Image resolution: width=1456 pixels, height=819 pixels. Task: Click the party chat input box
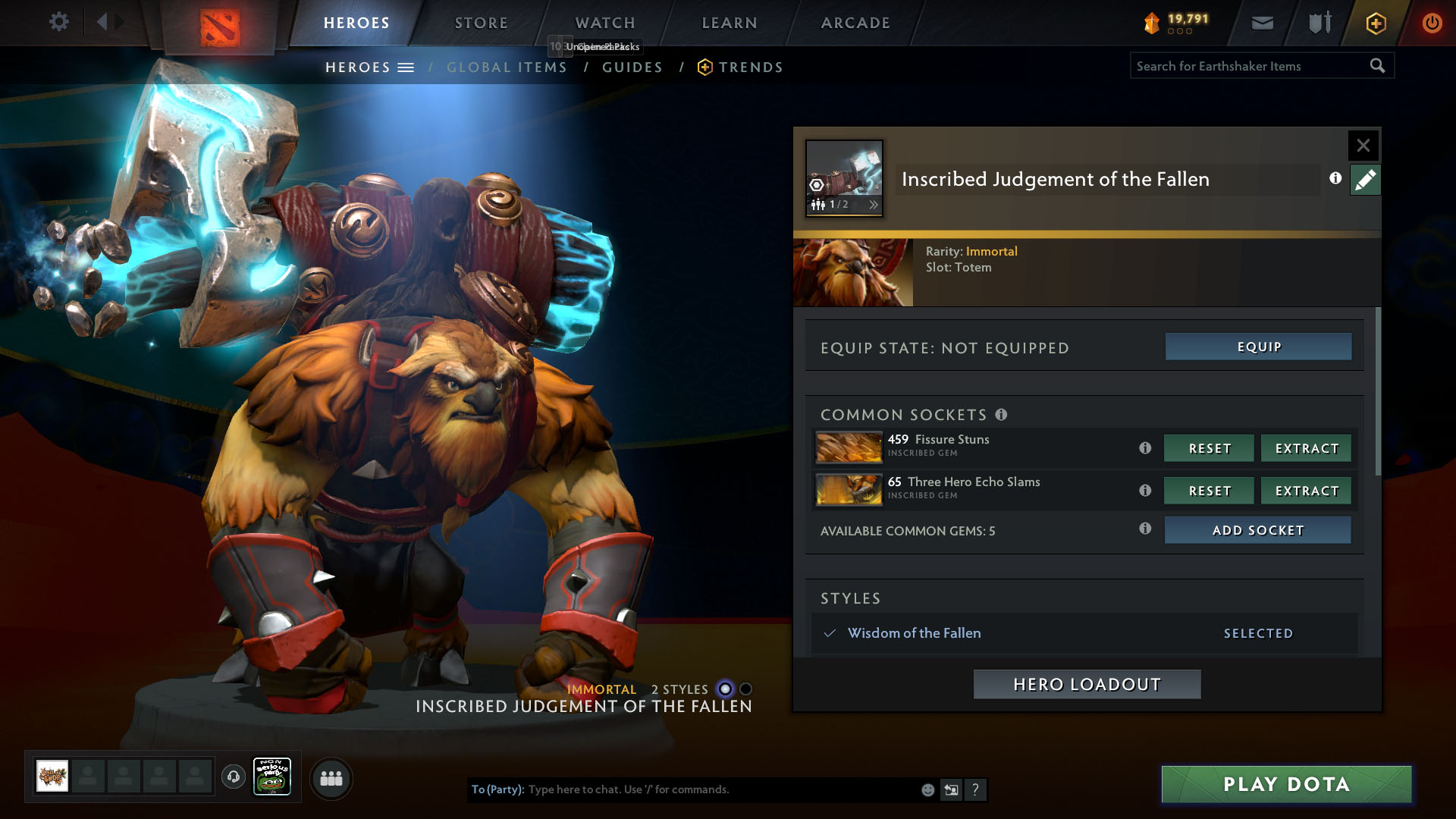[720, 789]
